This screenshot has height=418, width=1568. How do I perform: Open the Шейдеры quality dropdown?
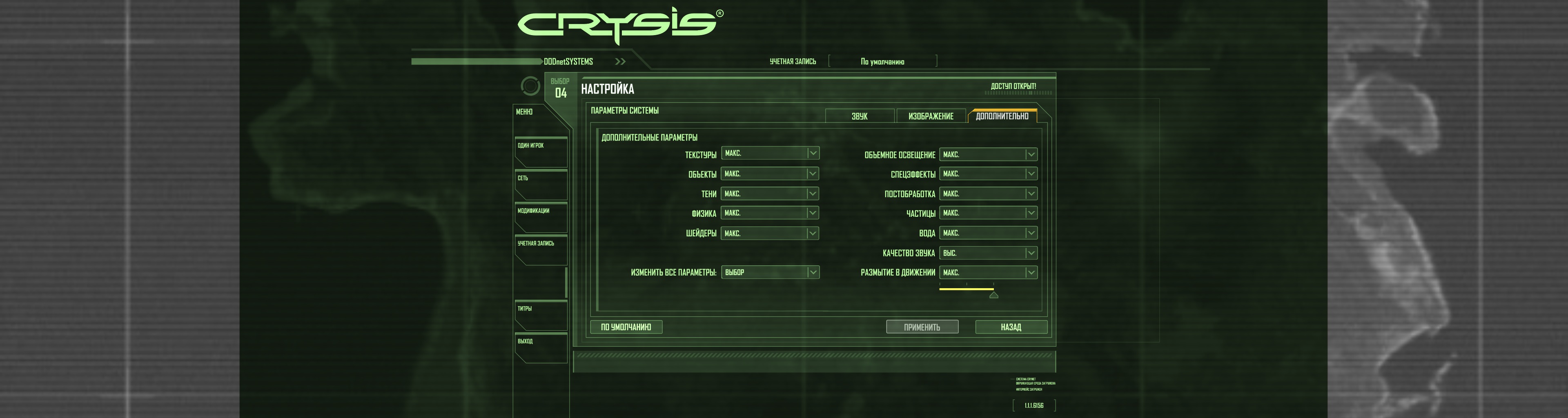point(770,233)
